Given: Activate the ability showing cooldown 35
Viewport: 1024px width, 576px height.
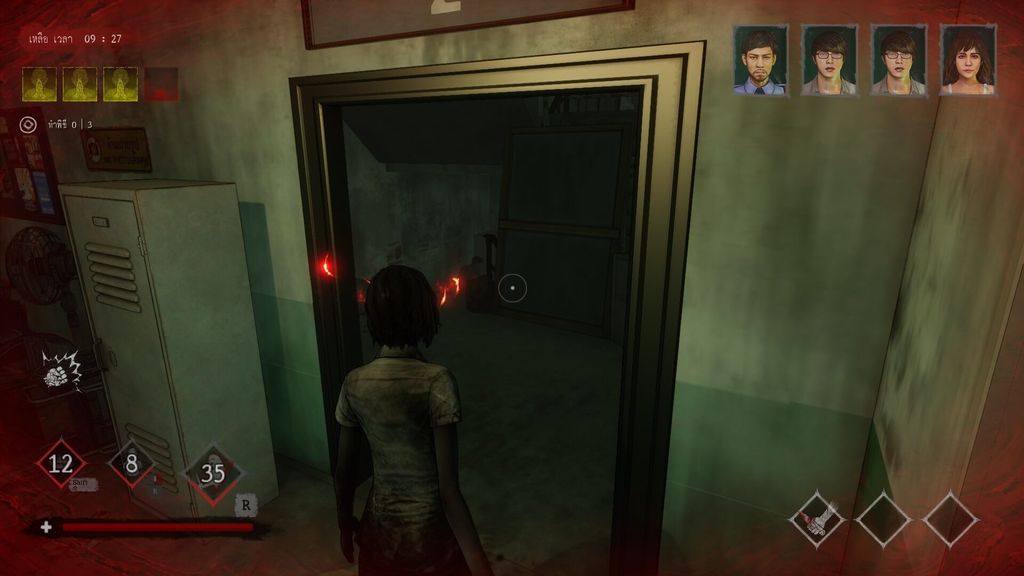Looking at the screenshot, I should pyautogui.click(x=213, y=472).
